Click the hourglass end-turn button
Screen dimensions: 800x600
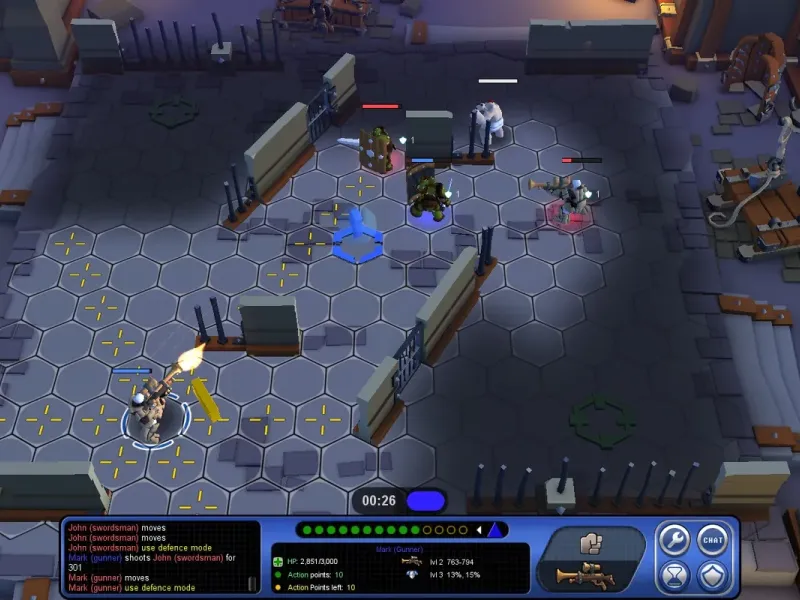click(673, 576)
